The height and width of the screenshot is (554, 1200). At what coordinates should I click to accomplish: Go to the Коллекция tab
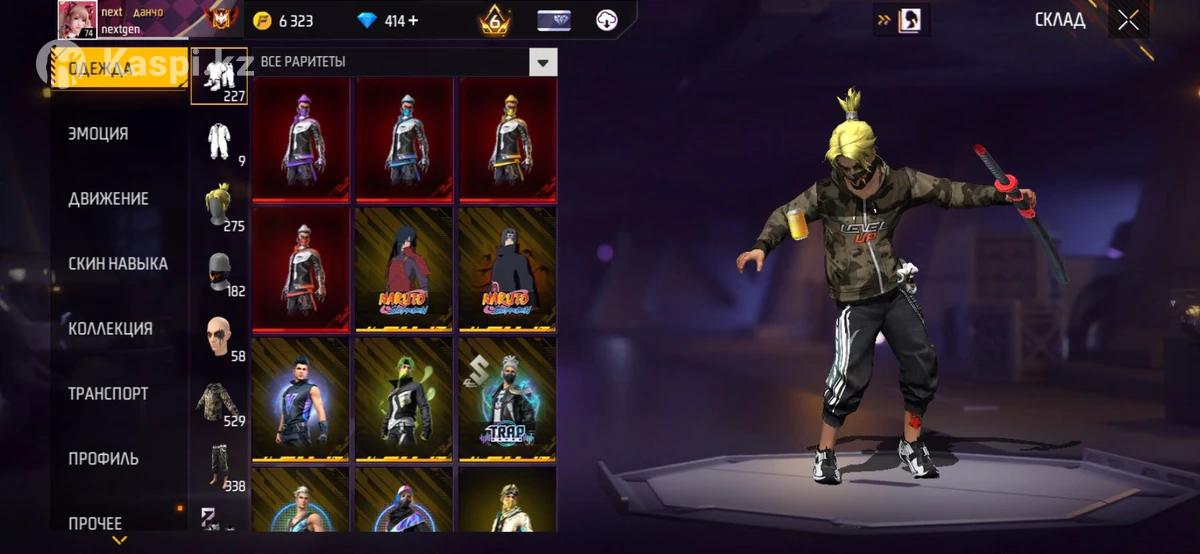point(110,329)
